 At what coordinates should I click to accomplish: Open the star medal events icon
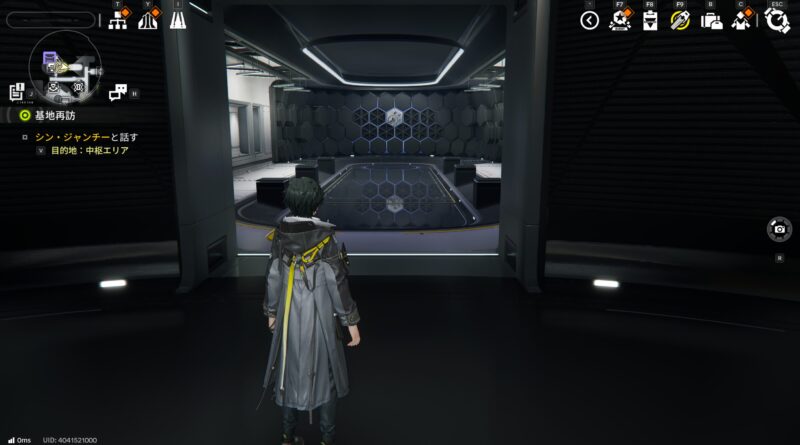point(619,20)
